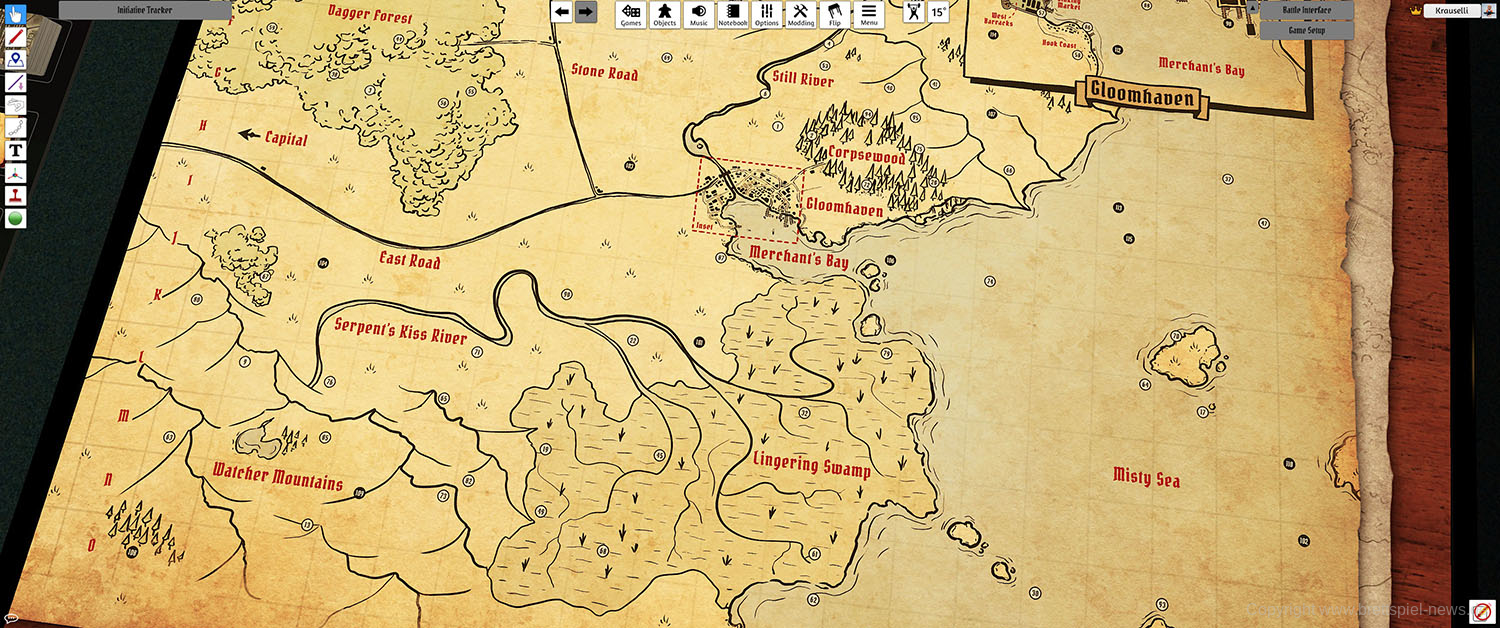Select the red stamp tool

16,196
